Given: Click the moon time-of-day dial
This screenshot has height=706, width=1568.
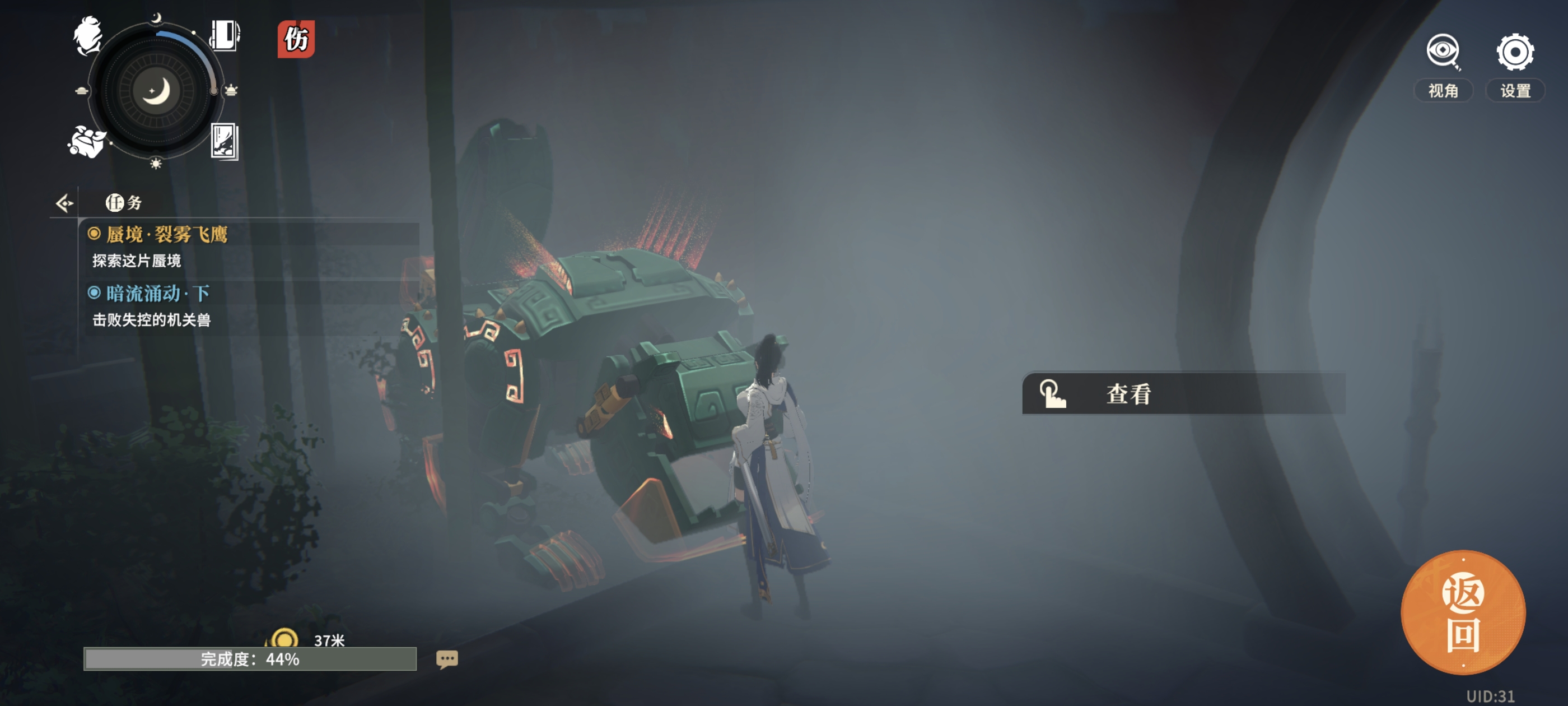Looking at the screenshot, I should (x=156, y=91).
